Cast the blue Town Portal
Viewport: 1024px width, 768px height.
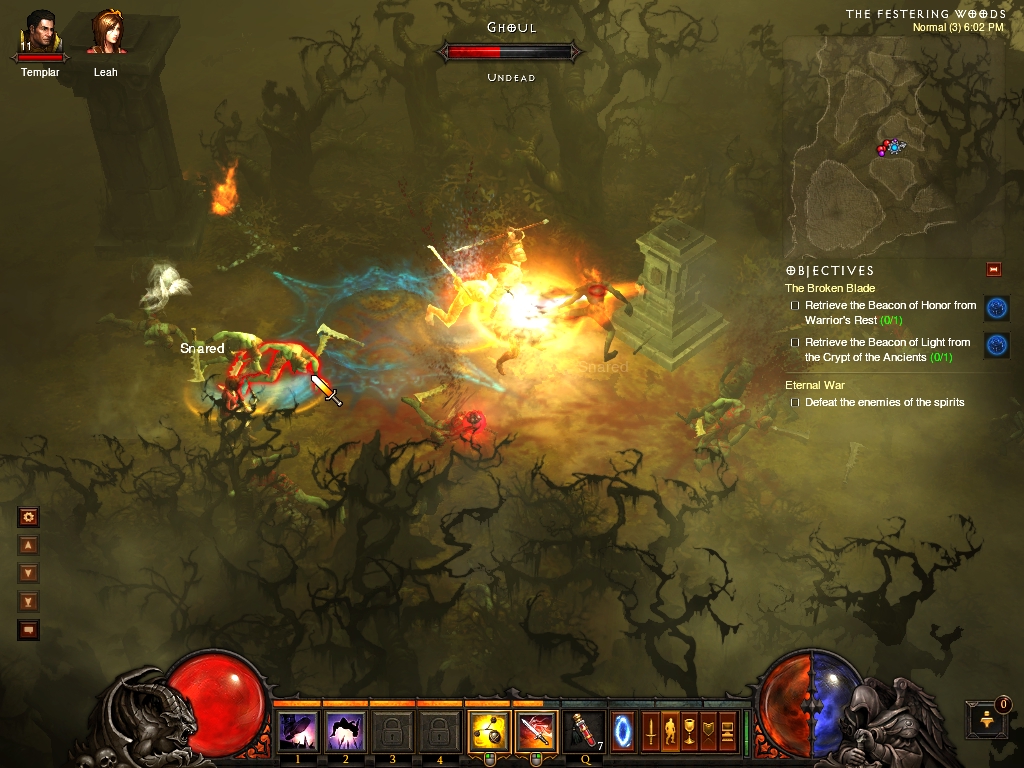click(x=622, y=730)
